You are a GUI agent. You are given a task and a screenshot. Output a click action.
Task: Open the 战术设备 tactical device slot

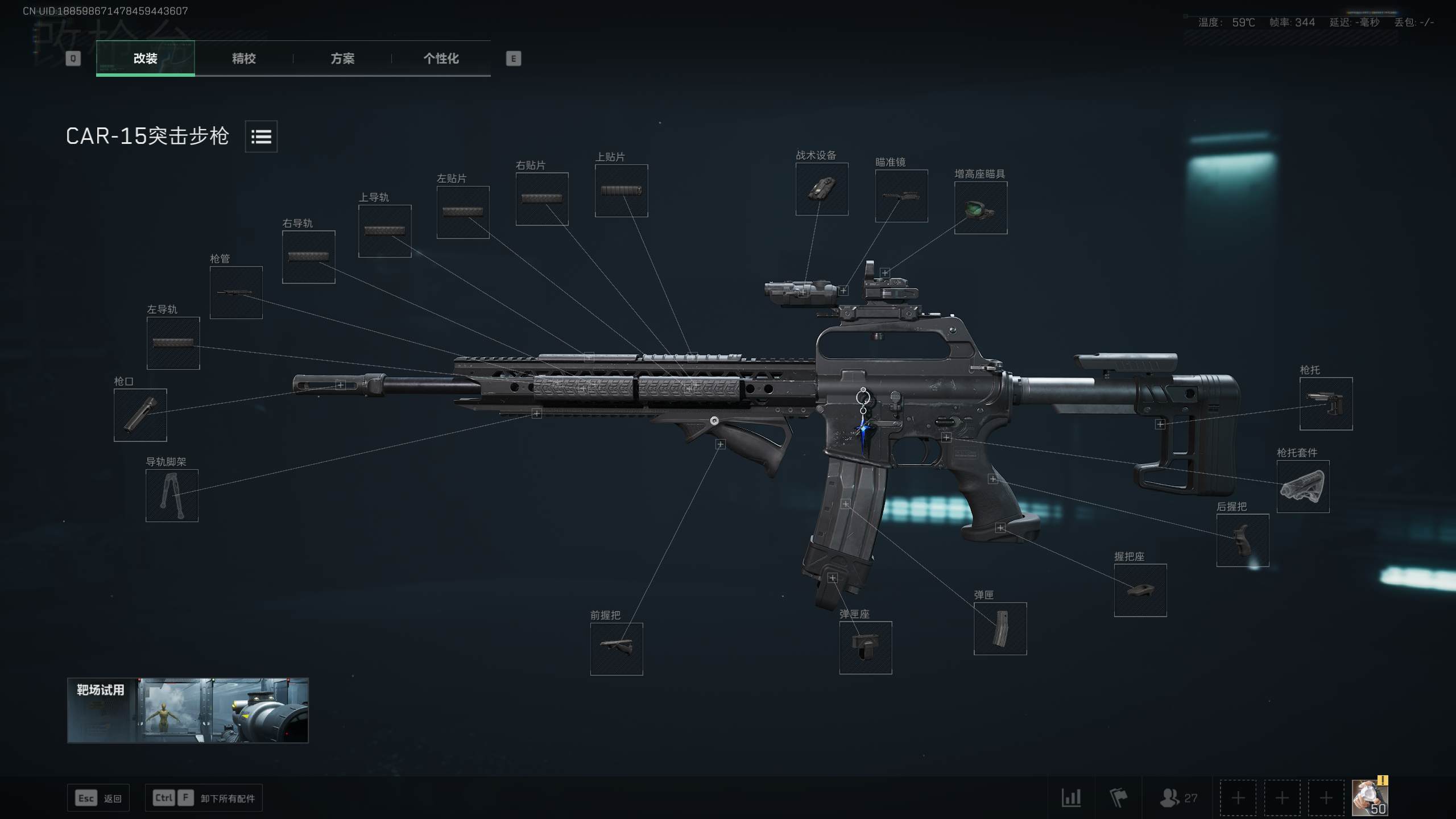[x=822, y=189]
